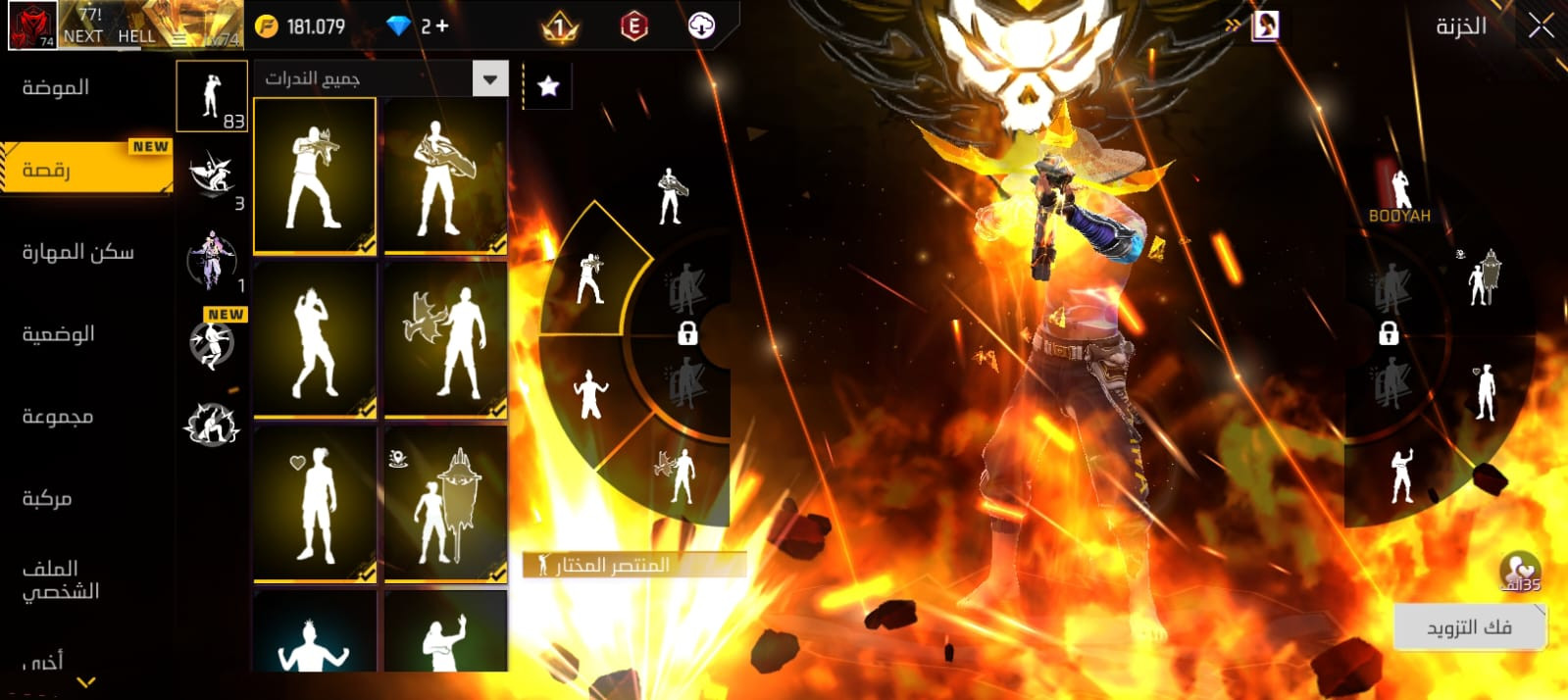Select the emote subcategory showing 83

[x=212, y=96]
